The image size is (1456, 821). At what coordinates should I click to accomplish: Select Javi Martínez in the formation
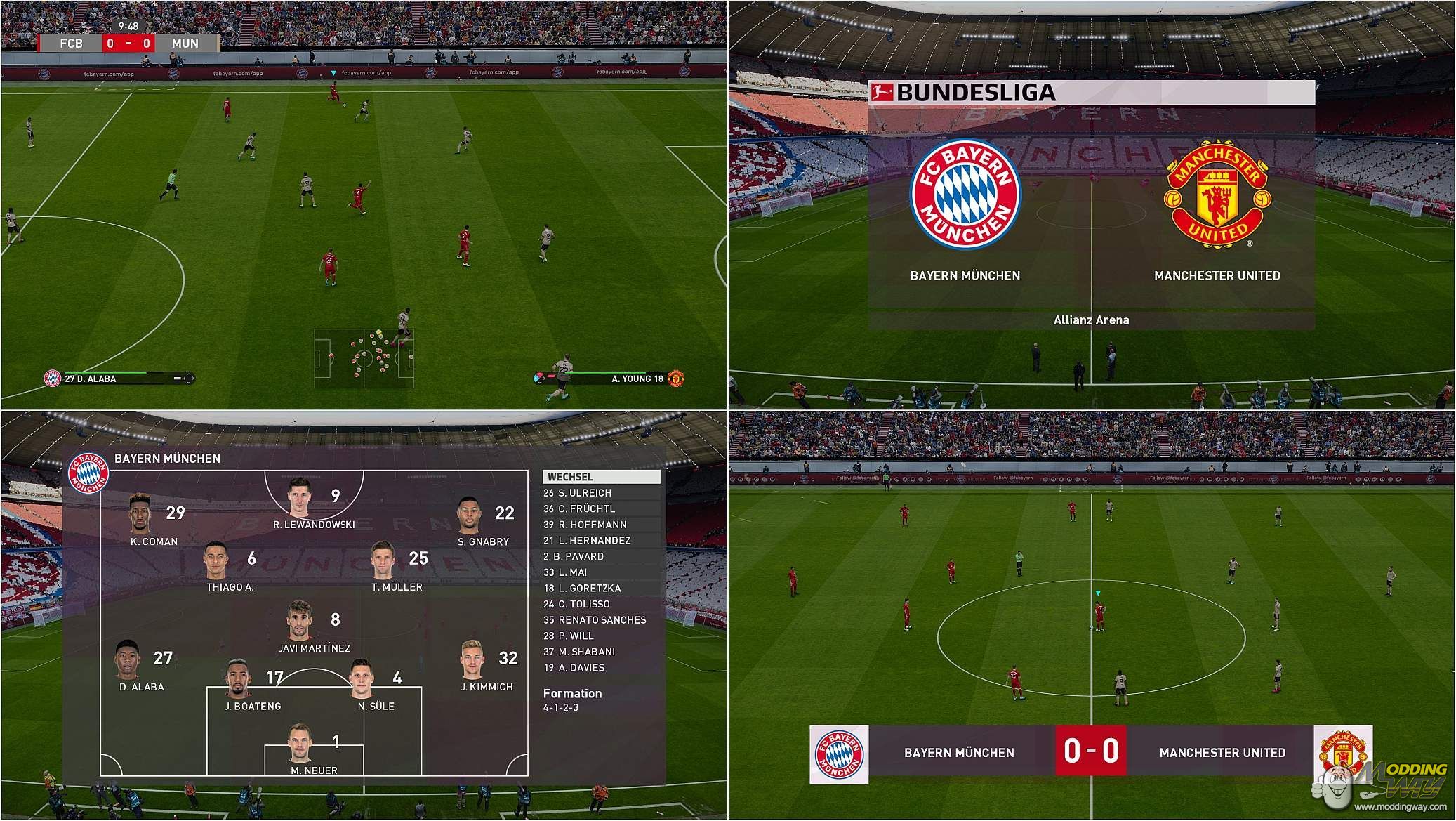tap(300, 620)
